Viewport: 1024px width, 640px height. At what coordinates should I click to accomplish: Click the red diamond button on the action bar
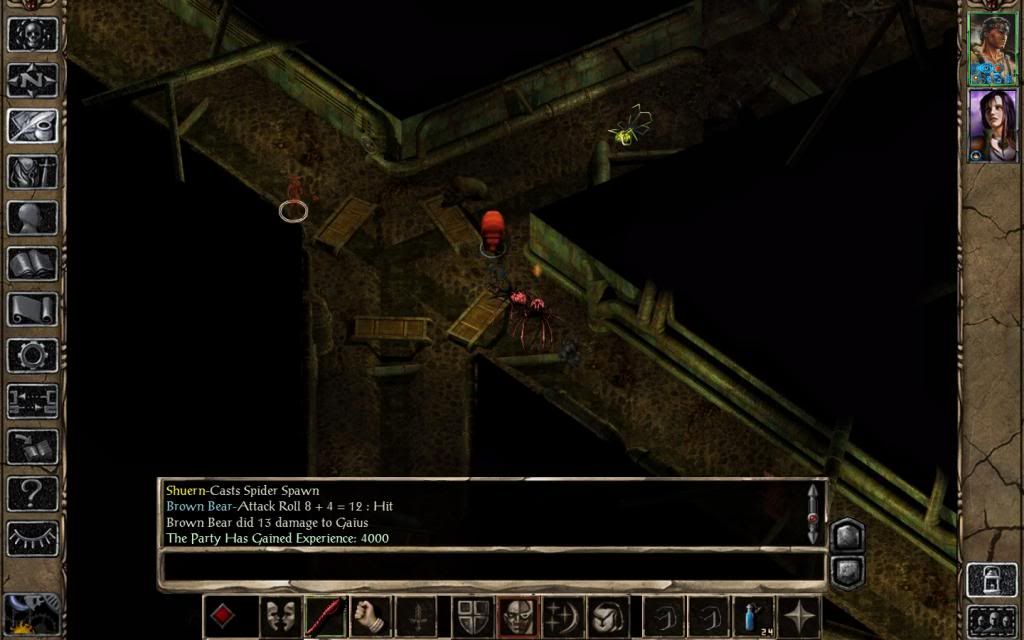pyautogui.click(x=223, y=616)
